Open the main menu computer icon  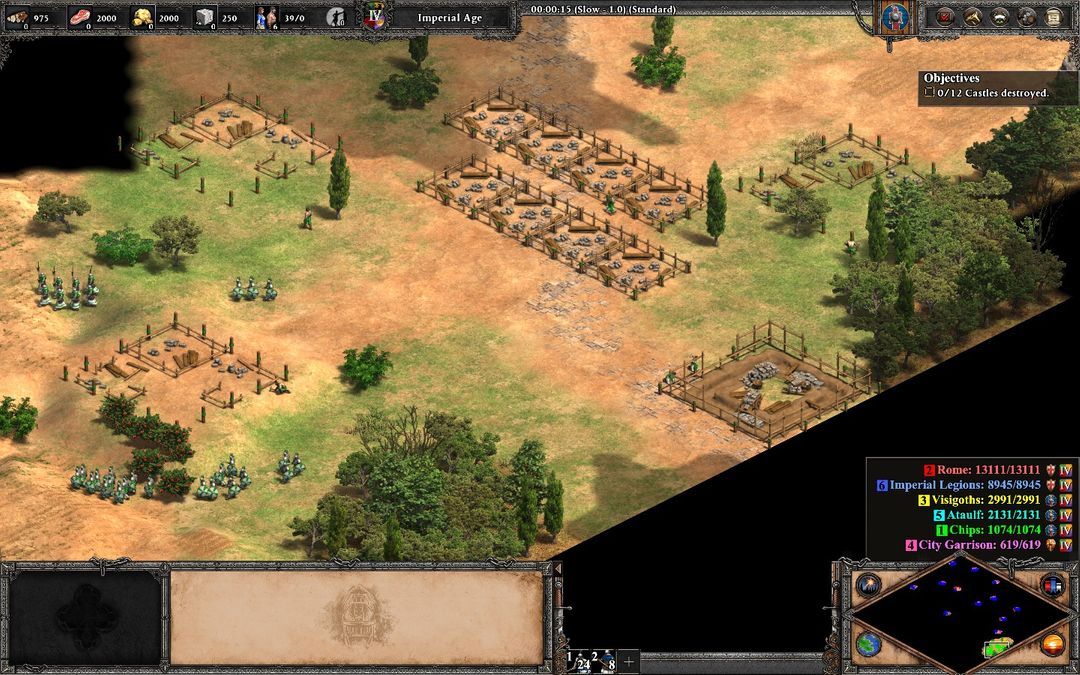[1052, 16]
